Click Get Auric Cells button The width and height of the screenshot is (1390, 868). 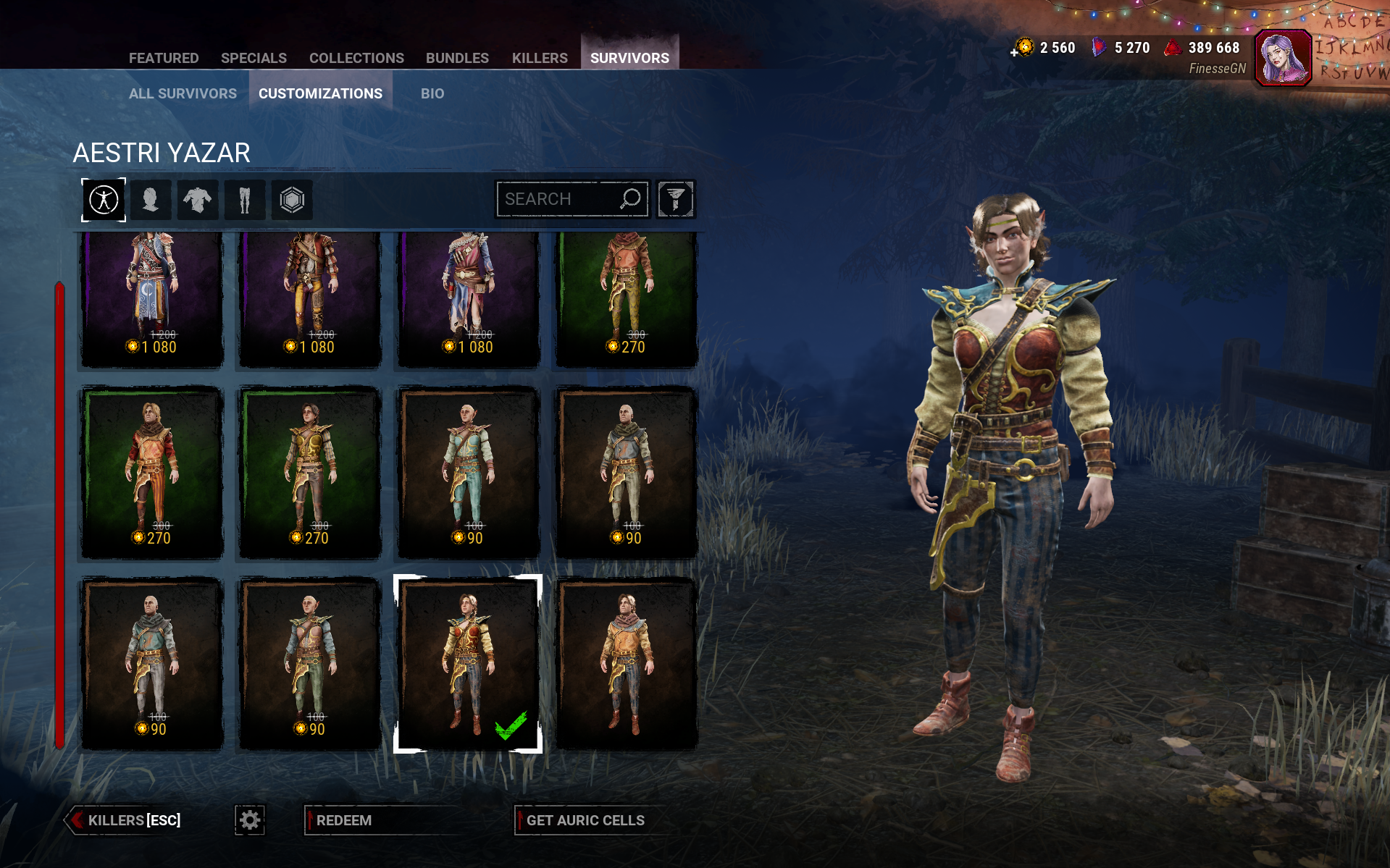click(x=585, y=820)
